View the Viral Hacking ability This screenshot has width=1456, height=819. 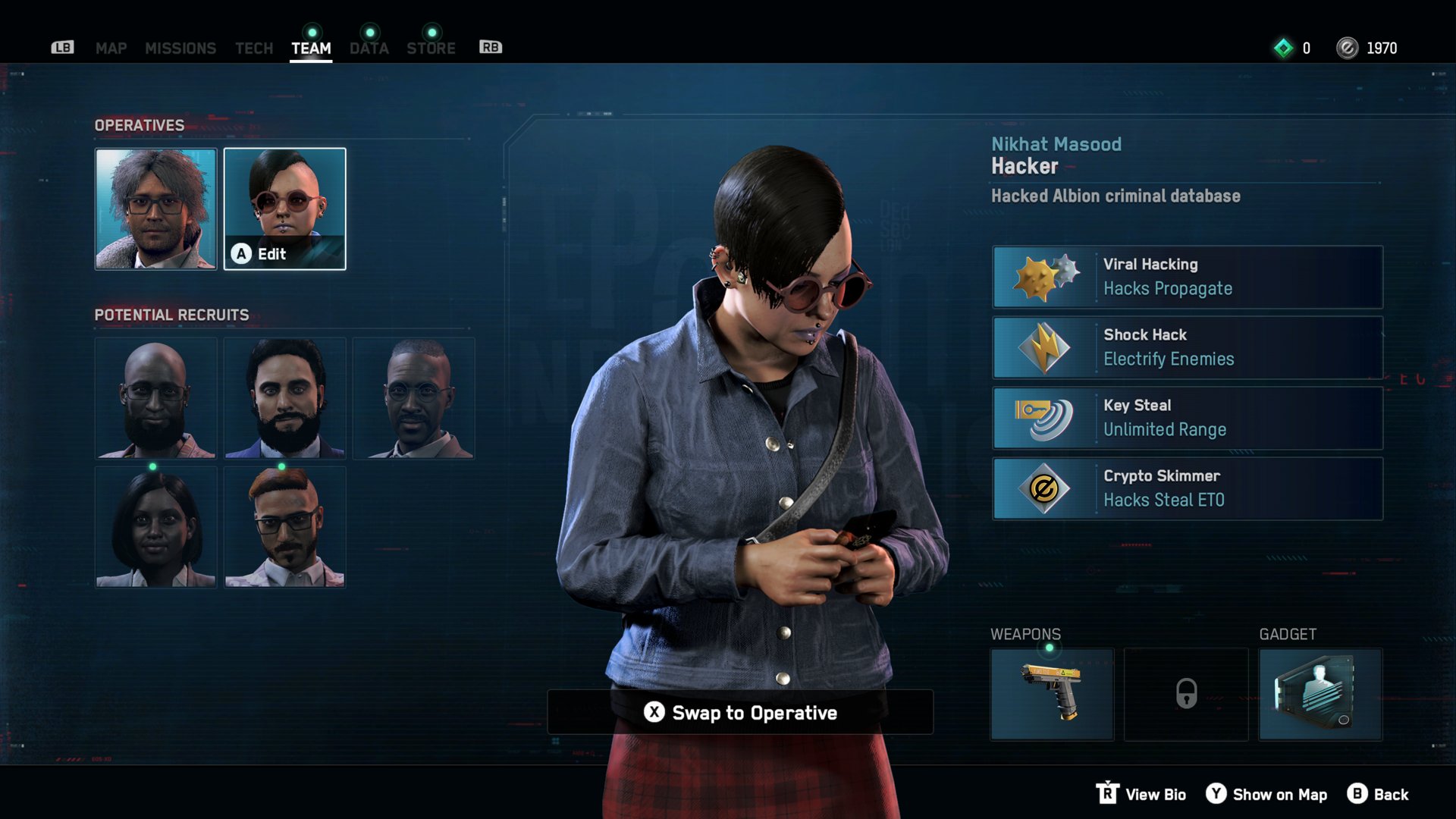pos(1188,277)
